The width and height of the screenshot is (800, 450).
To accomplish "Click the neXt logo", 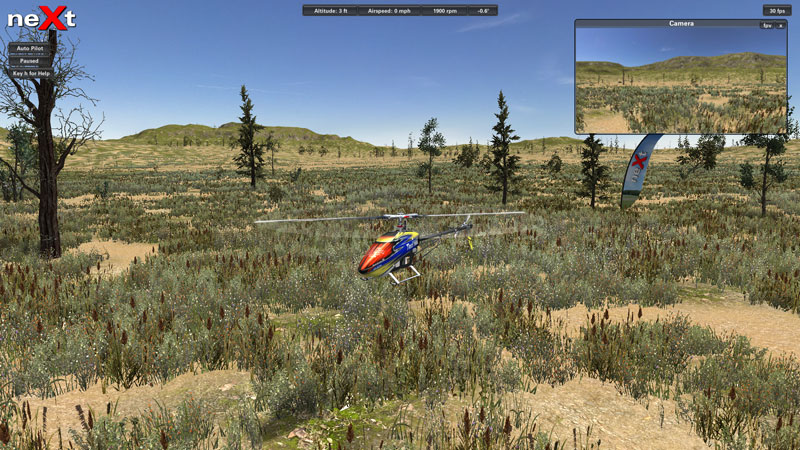I will [41, 18].
